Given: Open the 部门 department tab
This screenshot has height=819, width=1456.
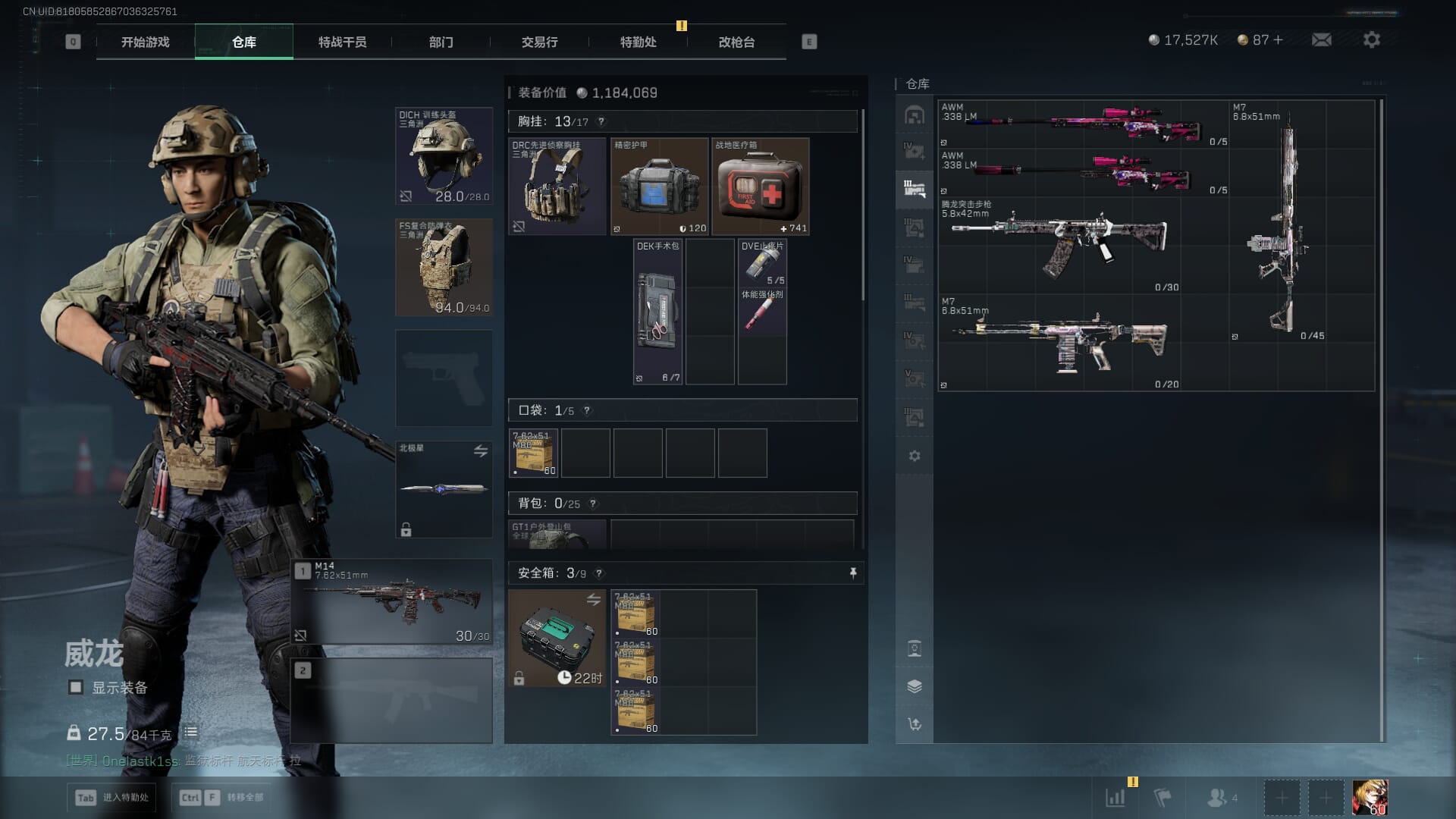Looking at the screenshot, I should click(441, 42).
